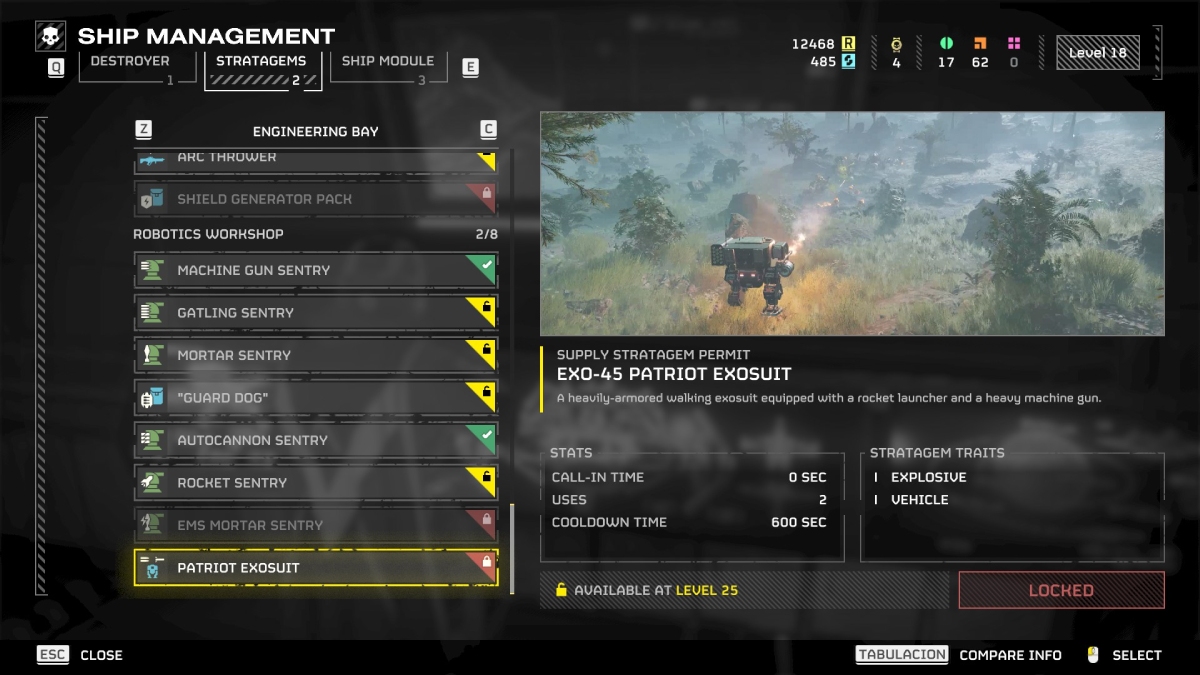The width and height of the screenshot is (1200, 675).
Task: Select the Gatling Sentry stratagem
Action: click(x=315, y=313)
